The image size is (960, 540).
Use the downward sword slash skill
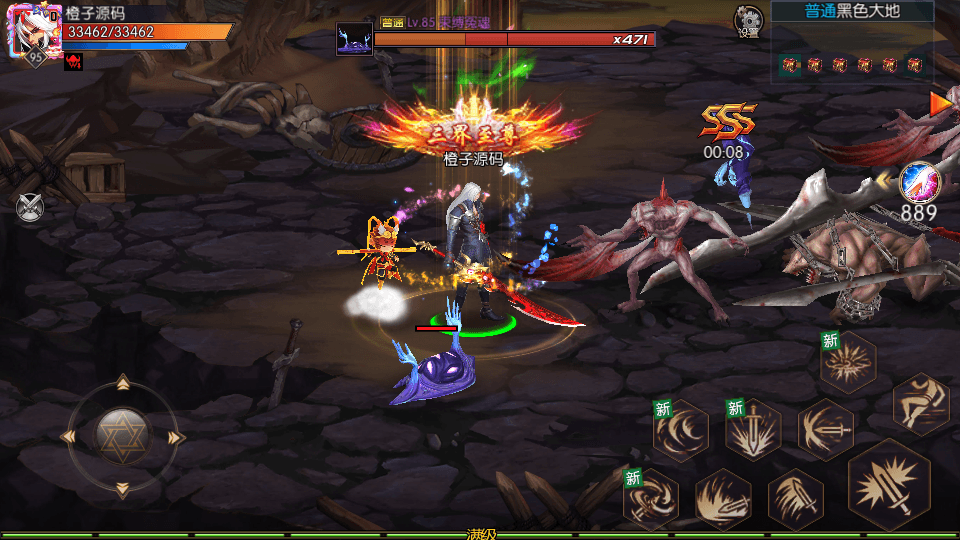[795, 498]
